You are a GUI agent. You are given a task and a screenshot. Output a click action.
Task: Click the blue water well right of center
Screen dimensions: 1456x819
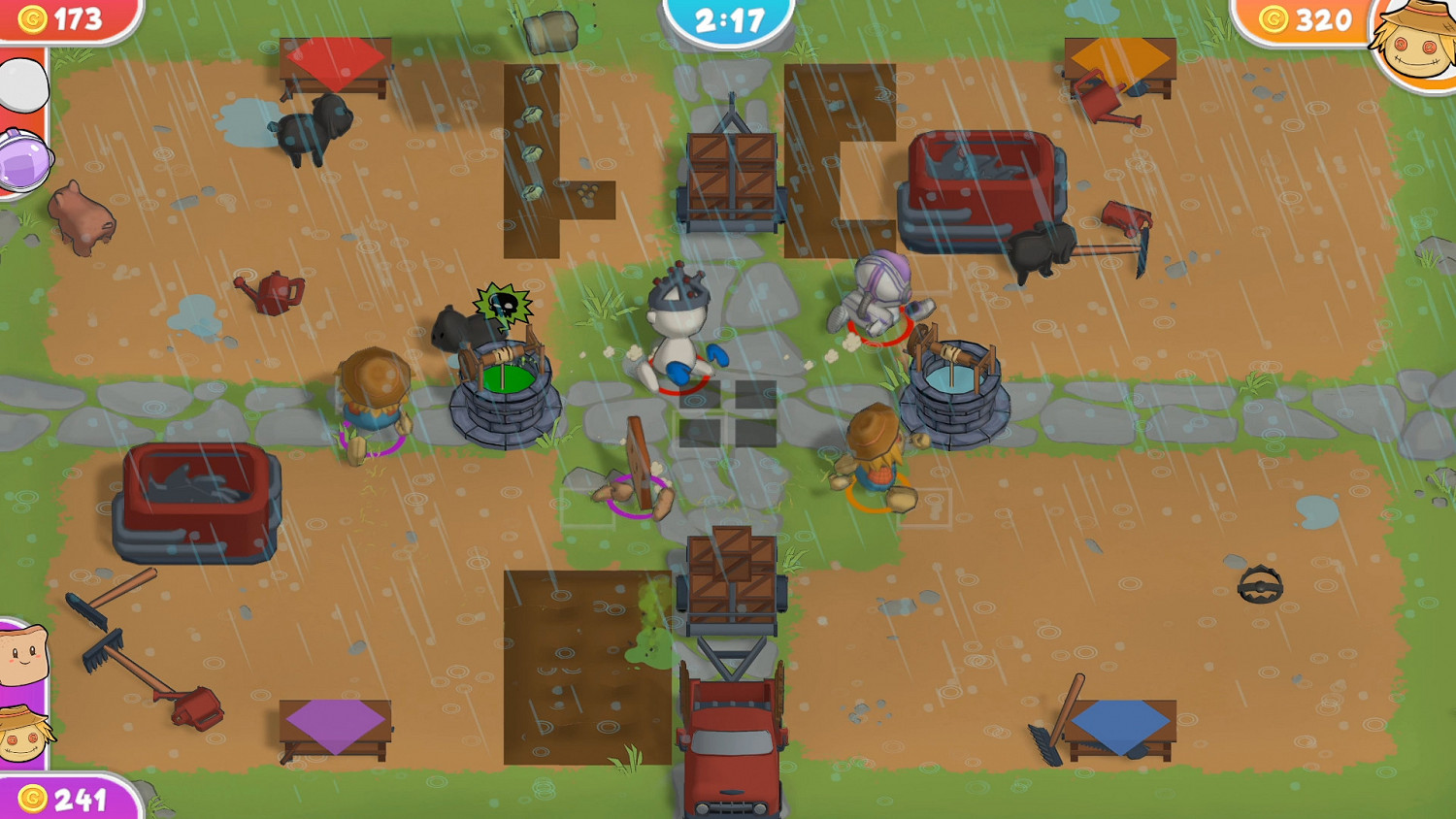[954, 383]
